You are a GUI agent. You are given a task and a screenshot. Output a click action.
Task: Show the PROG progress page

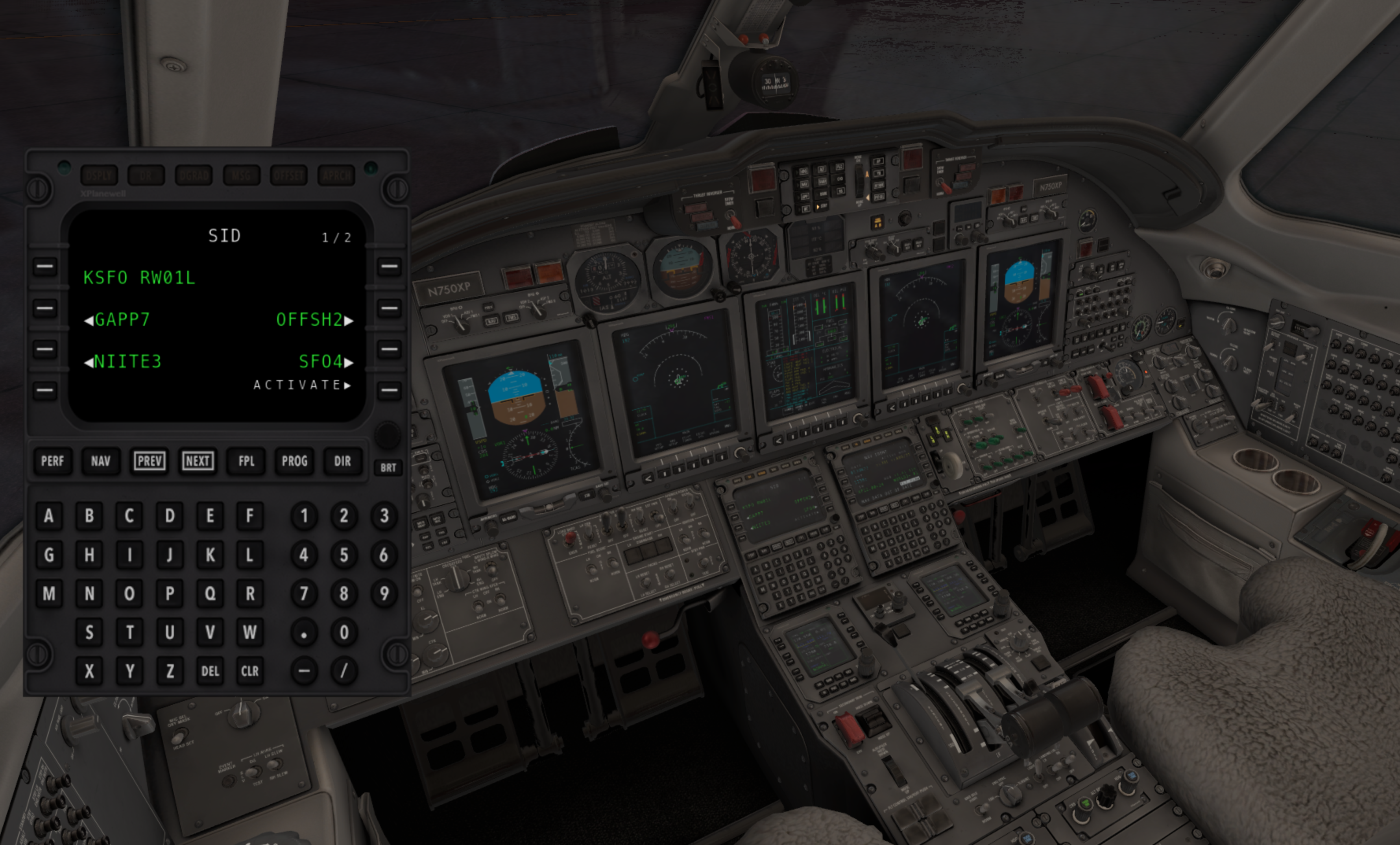[x=294, y=461]
